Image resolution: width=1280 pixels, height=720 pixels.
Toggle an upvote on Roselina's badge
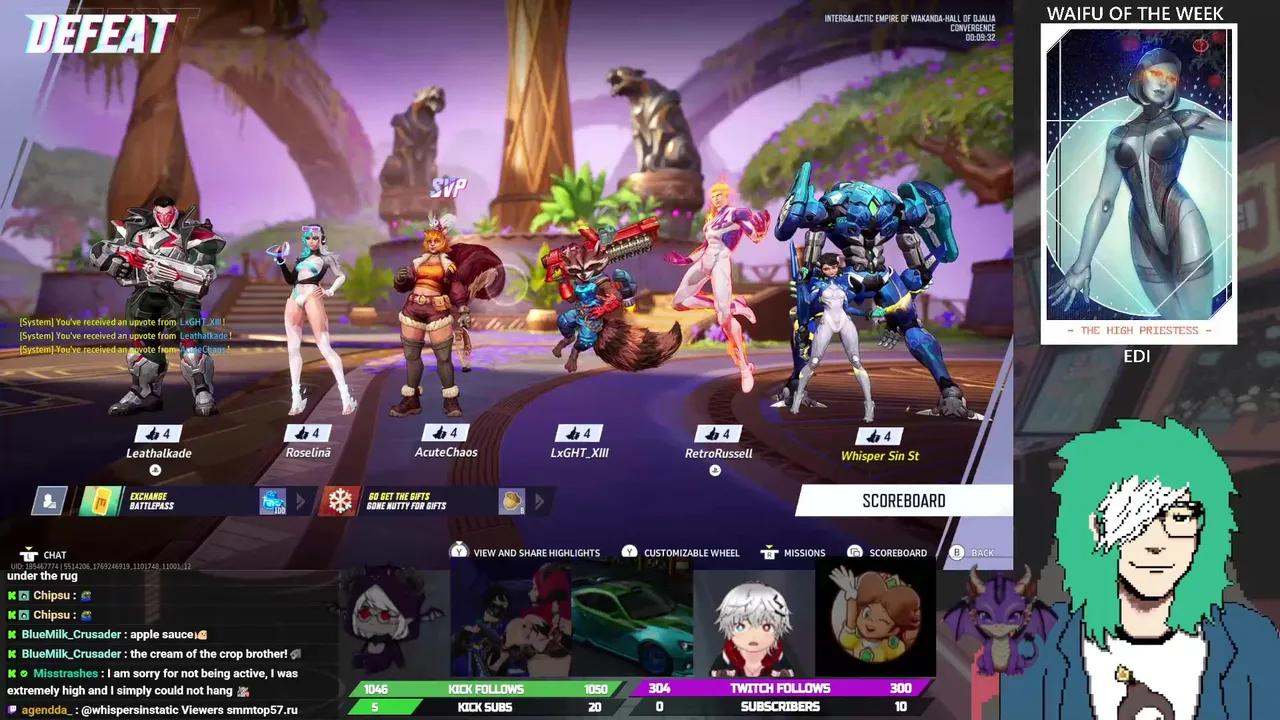point(310,434)
